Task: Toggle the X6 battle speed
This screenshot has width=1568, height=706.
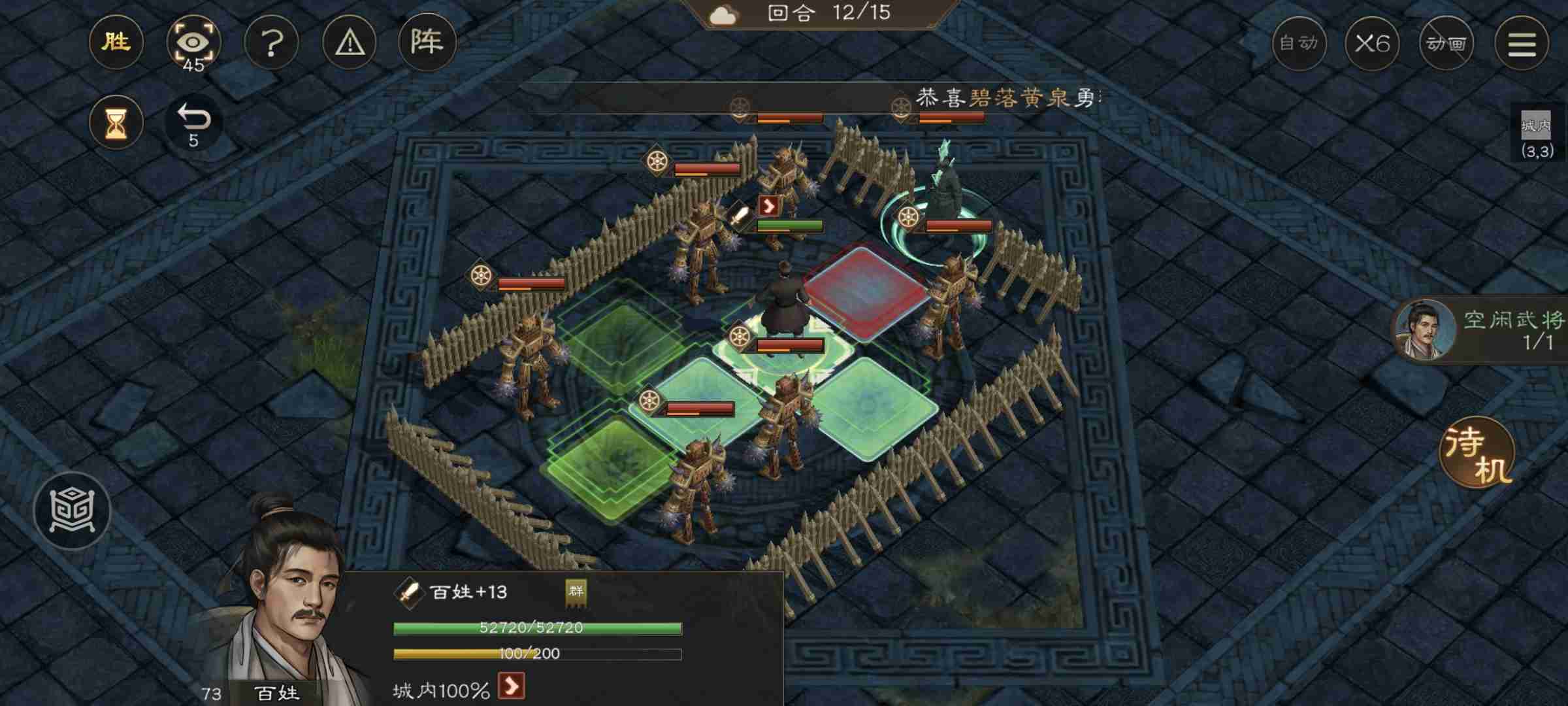Action: [x=1373, y=43]
